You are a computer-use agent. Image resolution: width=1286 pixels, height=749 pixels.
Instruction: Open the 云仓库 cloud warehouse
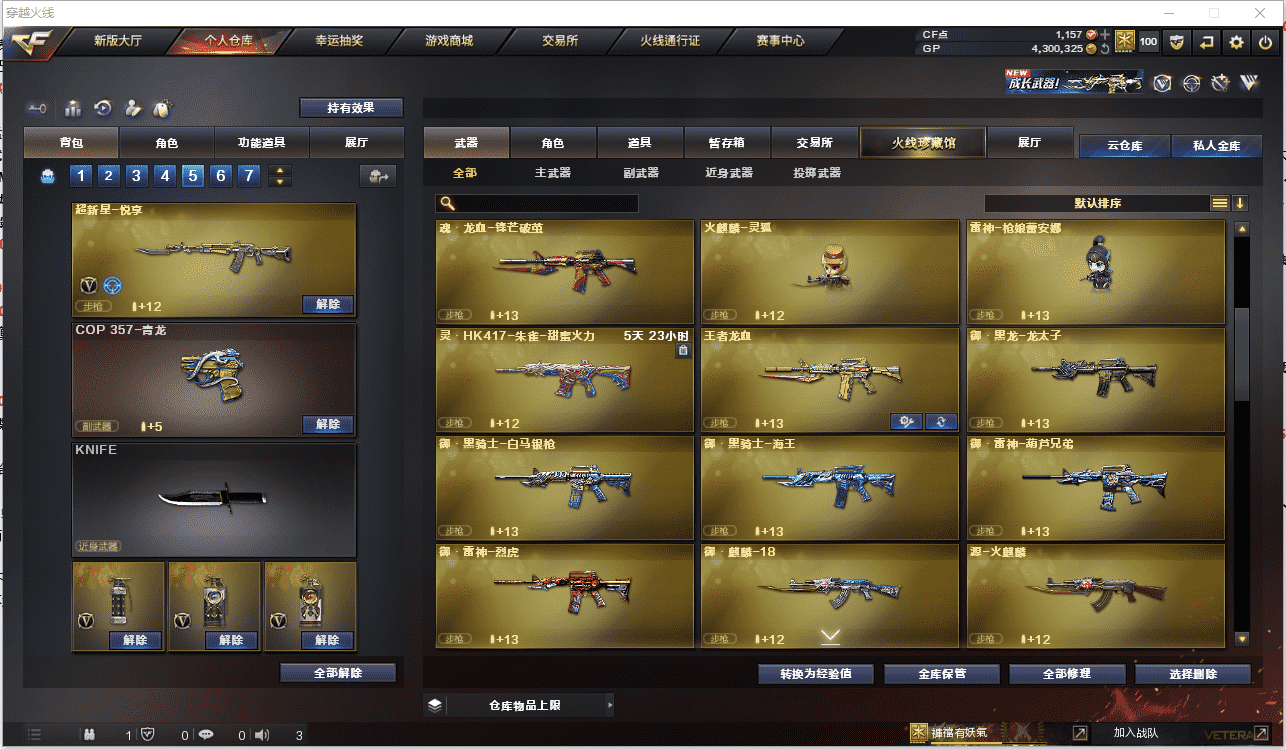(x=1124, y=146)
